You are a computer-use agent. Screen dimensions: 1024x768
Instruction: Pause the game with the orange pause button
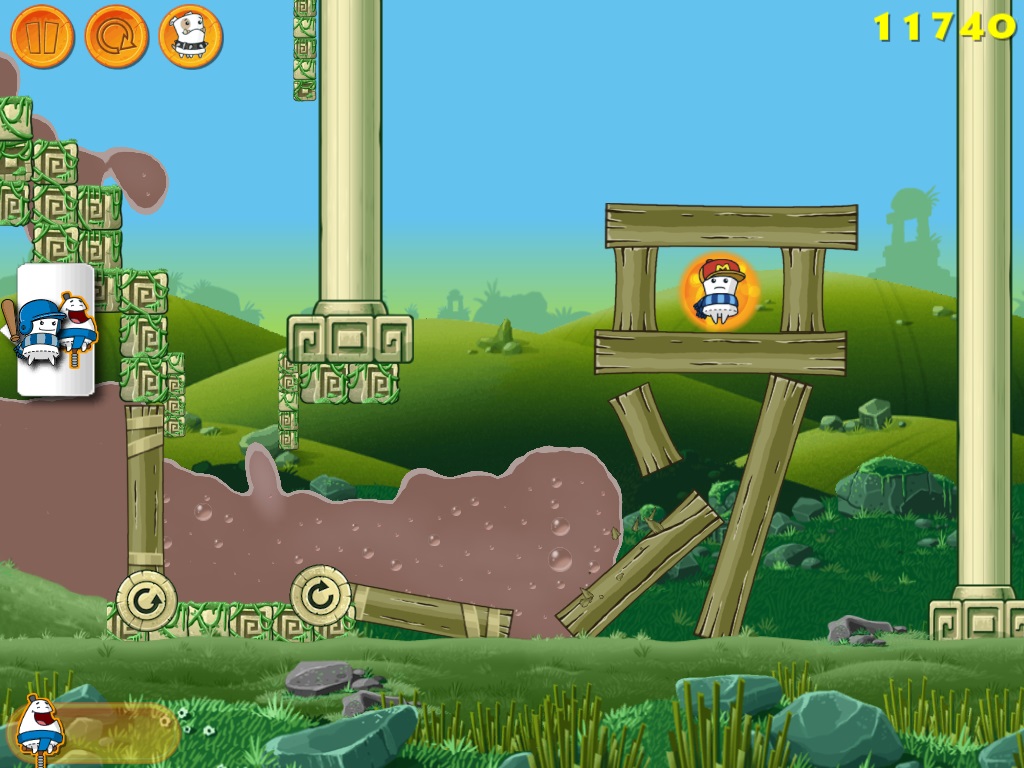tap(42, 37)
